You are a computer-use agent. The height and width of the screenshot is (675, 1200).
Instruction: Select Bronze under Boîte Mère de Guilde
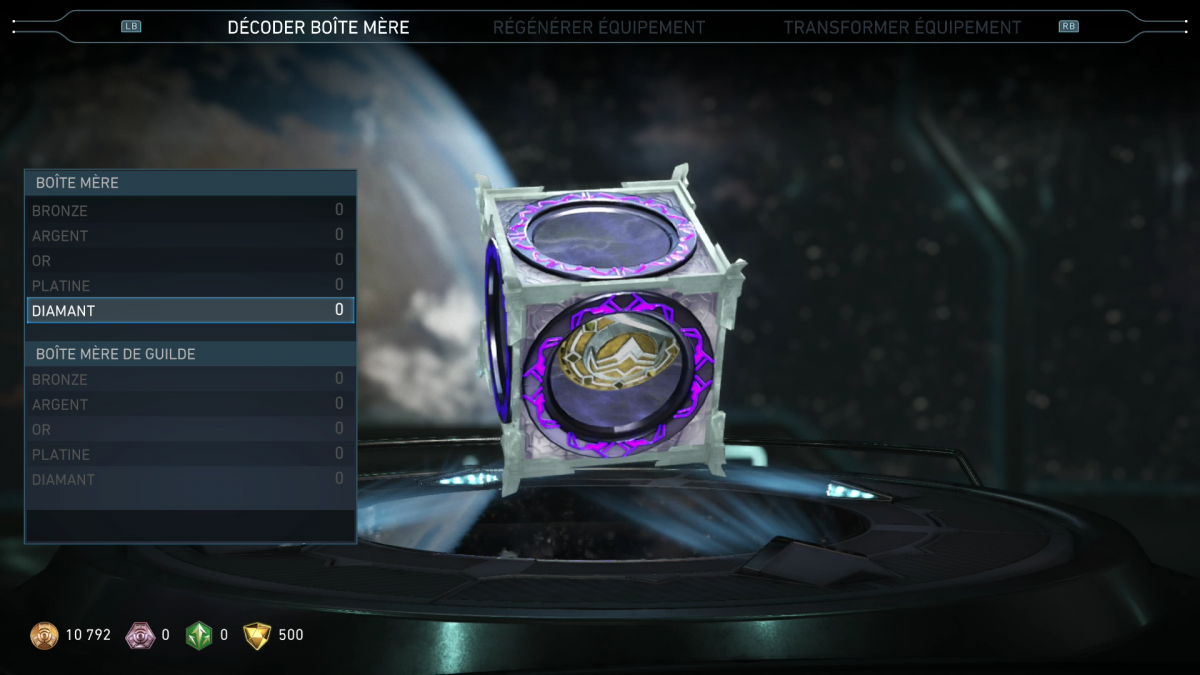(x=190, y=380)
